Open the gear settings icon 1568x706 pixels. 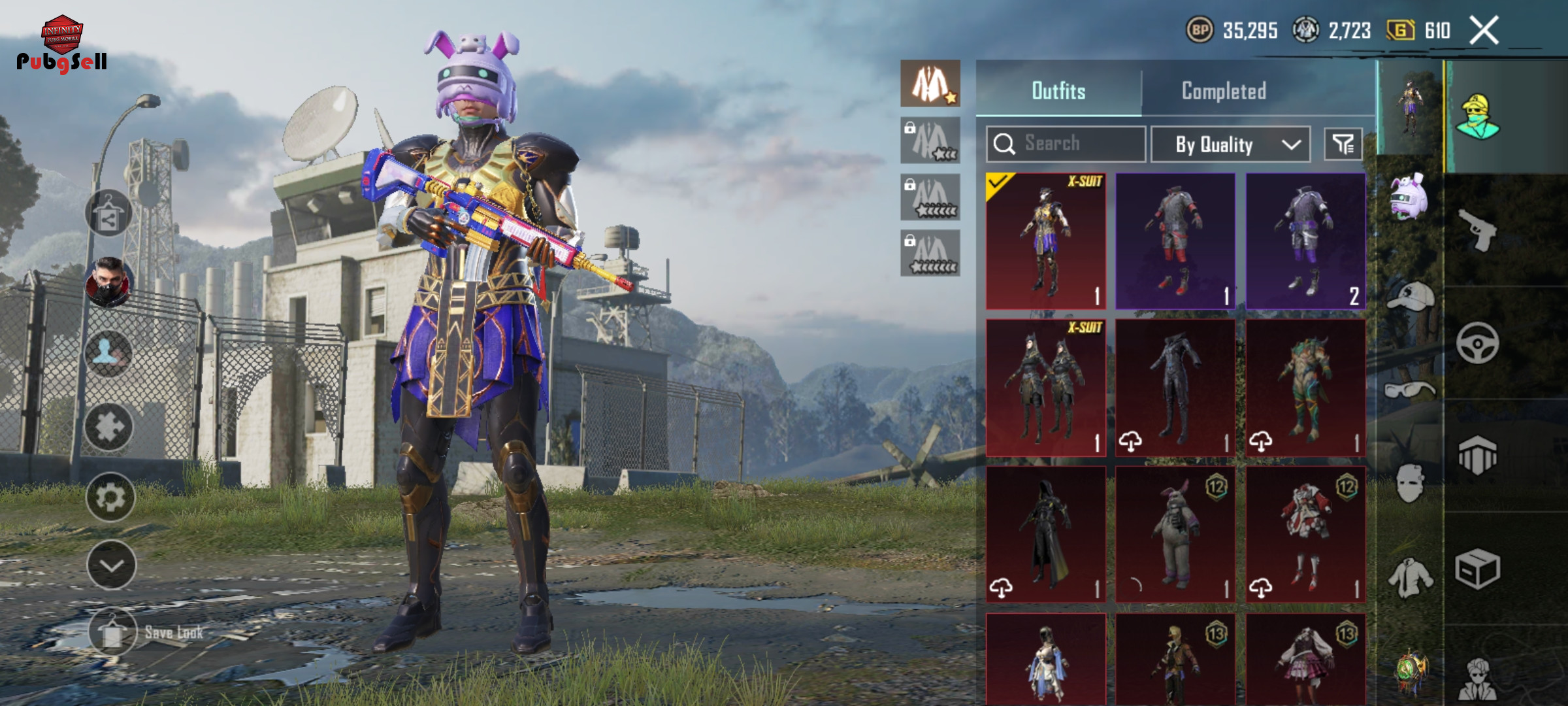[x=110, y=497]
